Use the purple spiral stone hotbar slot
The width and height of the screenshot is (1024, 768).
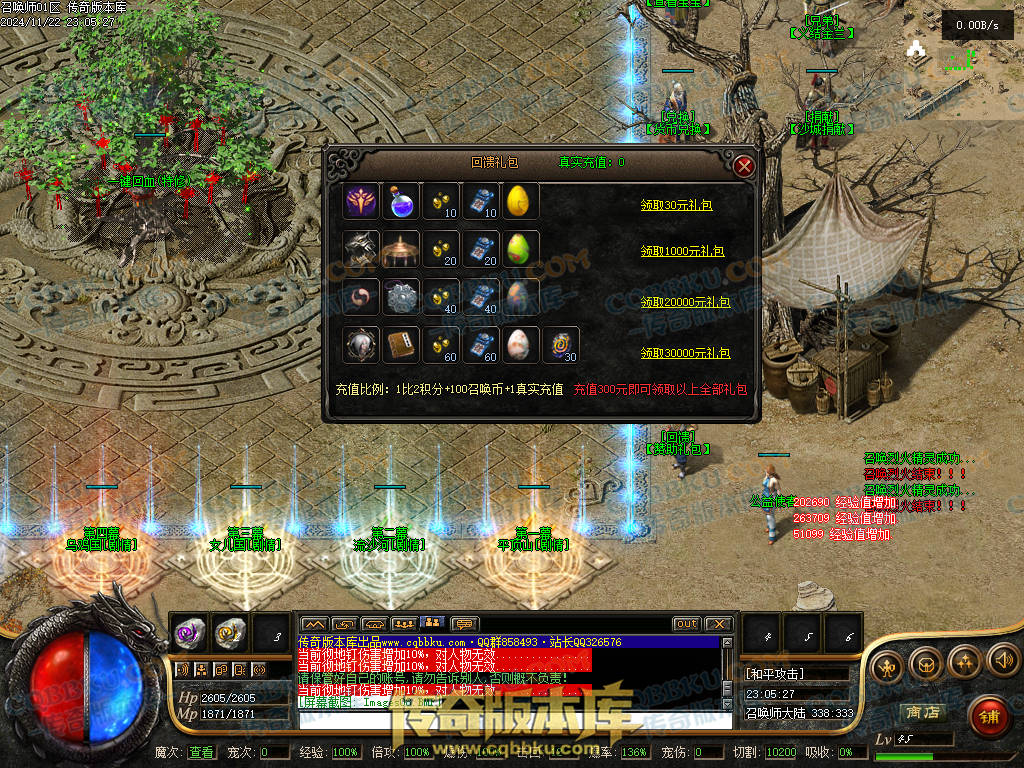click(189, 633)
